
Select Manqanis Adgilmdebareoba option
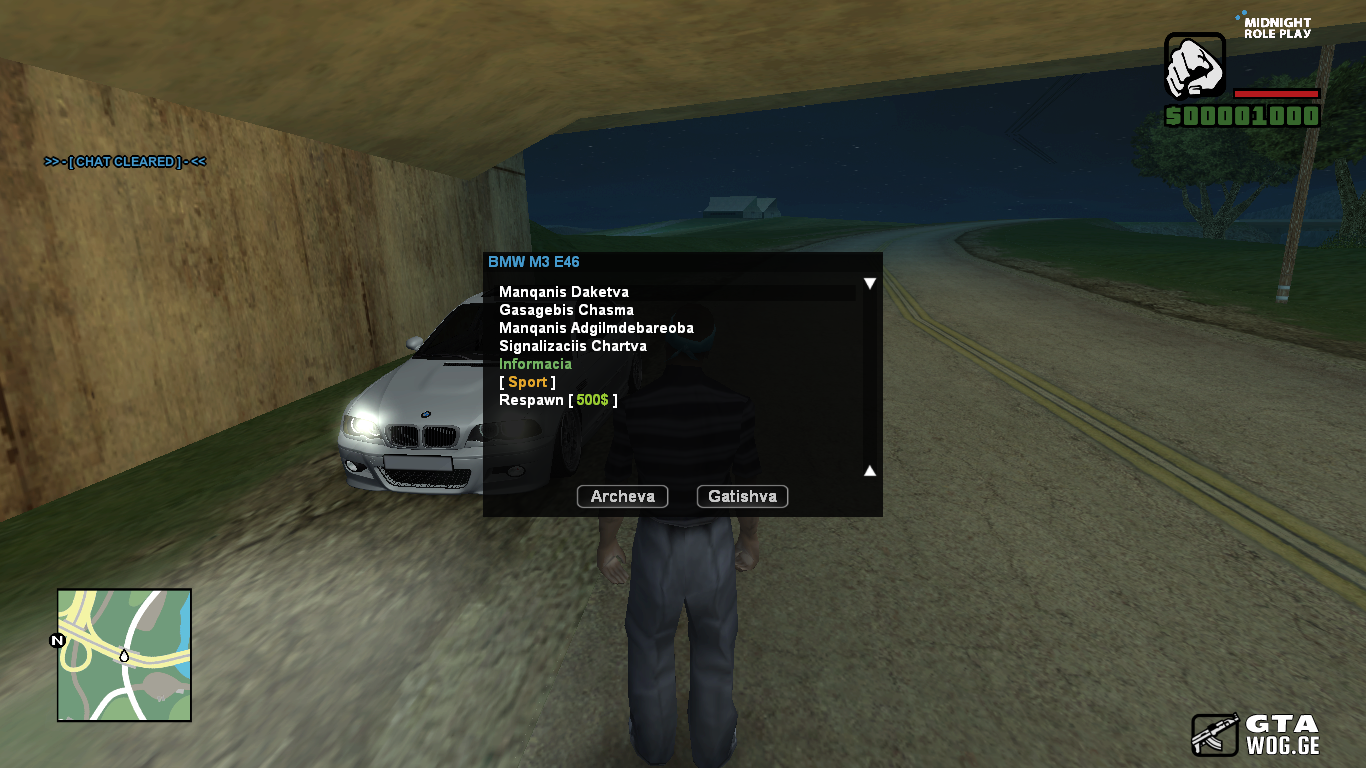tap(596, 328)
